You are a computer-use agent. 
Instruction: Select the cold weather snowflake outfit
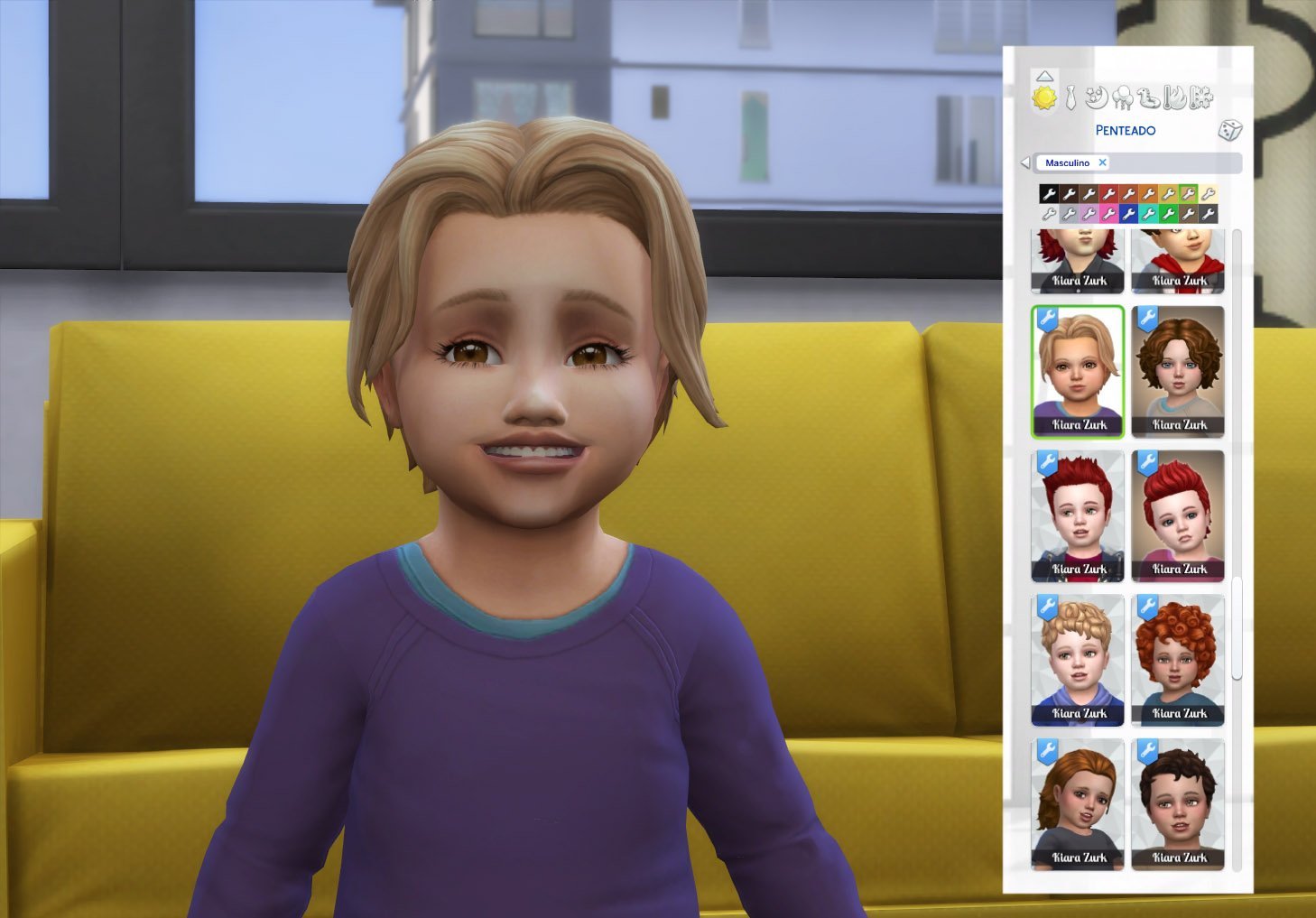pos(1202,97)
